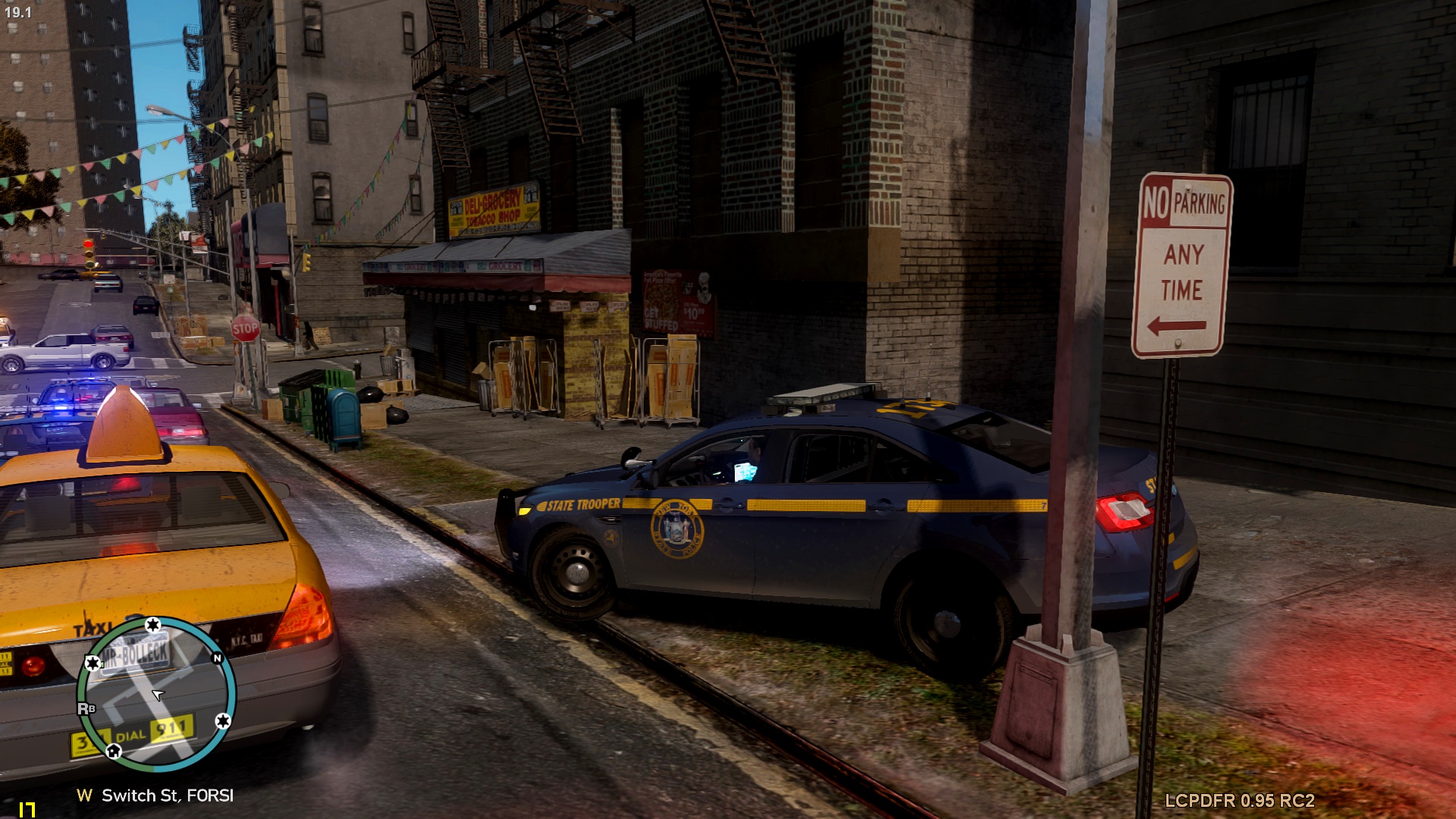Click the player arrow on the minimap
Image resolution: width=1456 pixels, height=819 pixels.
point(157,694)
